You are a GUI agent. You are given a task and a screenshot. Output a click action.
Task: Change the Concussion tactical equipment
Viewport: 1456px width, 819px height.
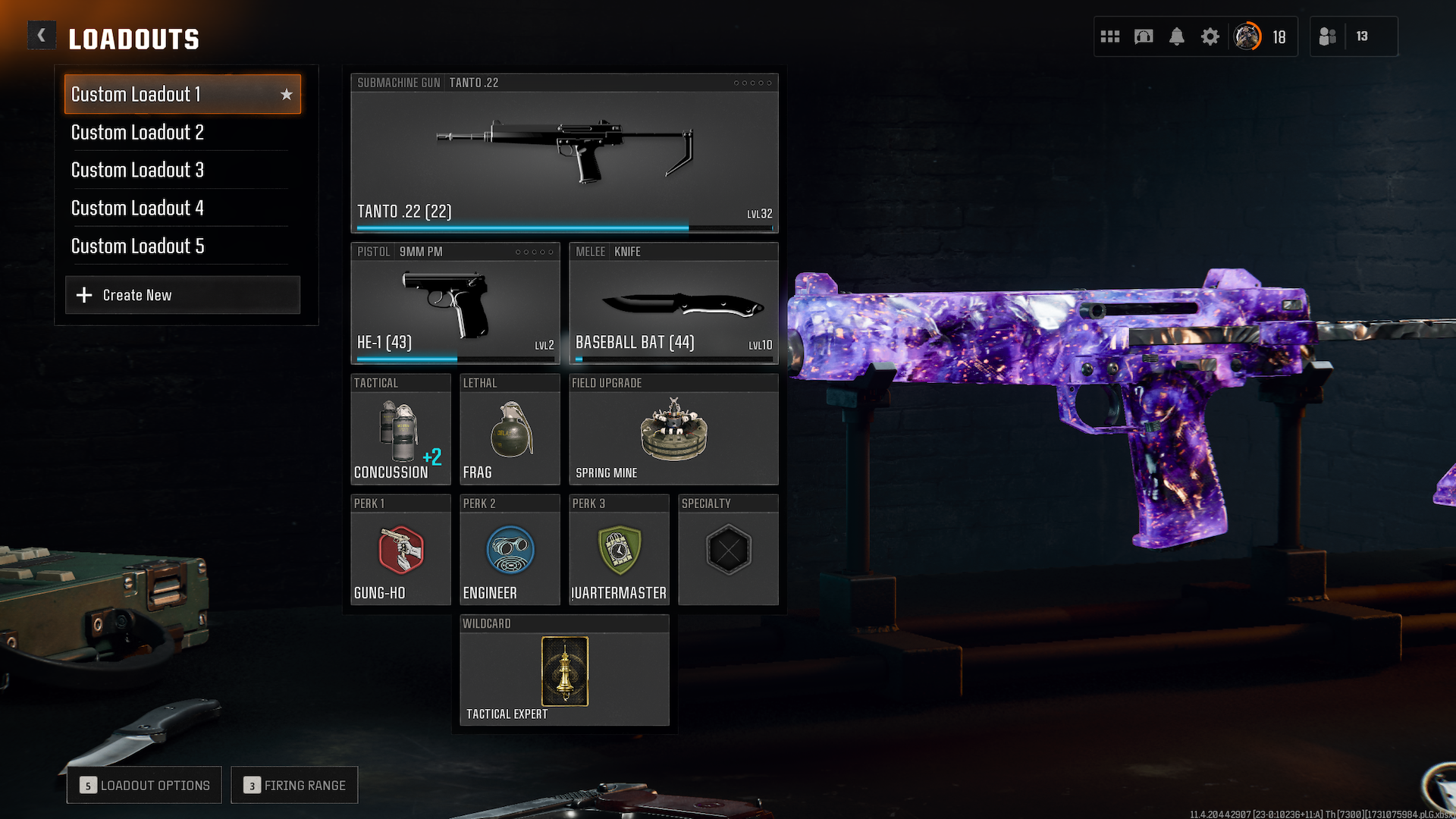[400, 430]
